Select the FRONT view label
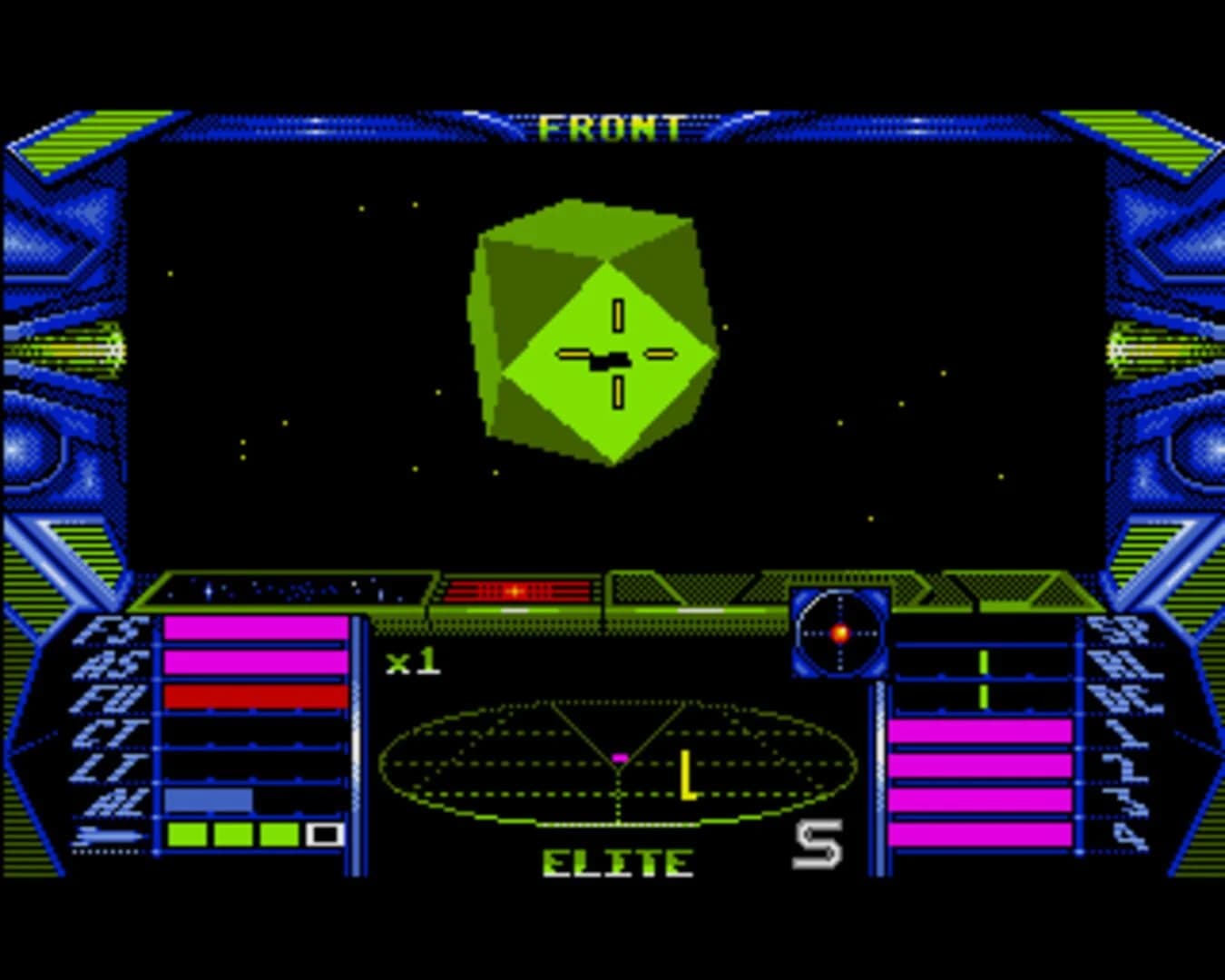1225x980 pixels. click(x=612, y=127)
